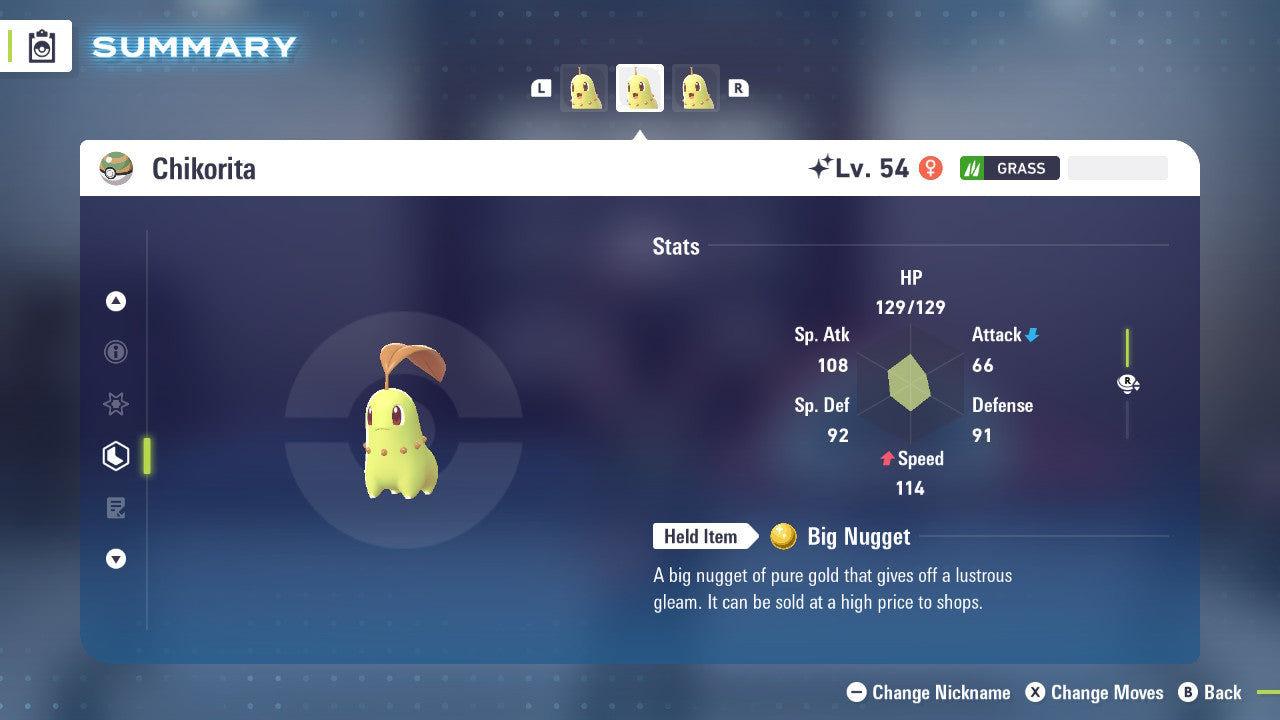Open the info page from the sidebar

coord(115,352)
